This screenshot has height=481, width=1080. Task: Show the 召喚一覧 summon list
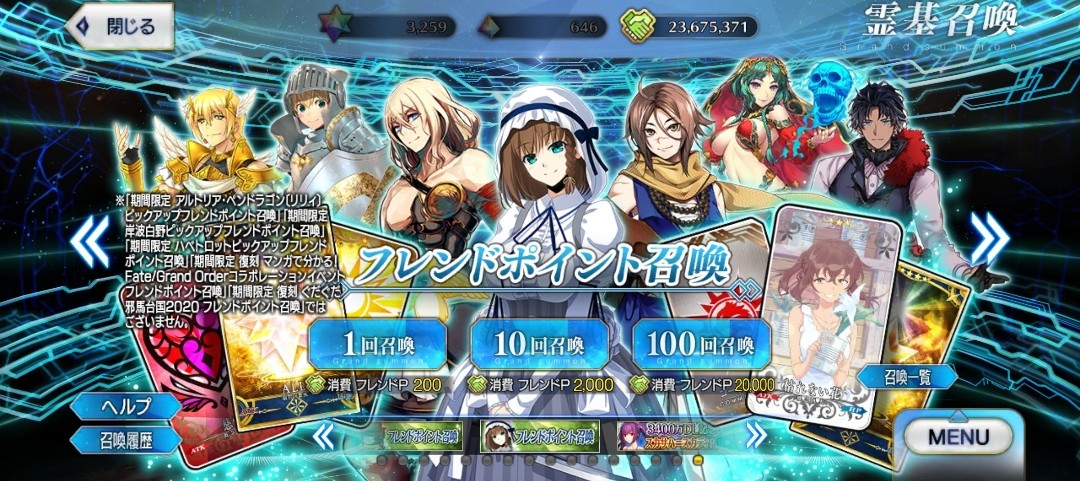click(x=906, y=376)
